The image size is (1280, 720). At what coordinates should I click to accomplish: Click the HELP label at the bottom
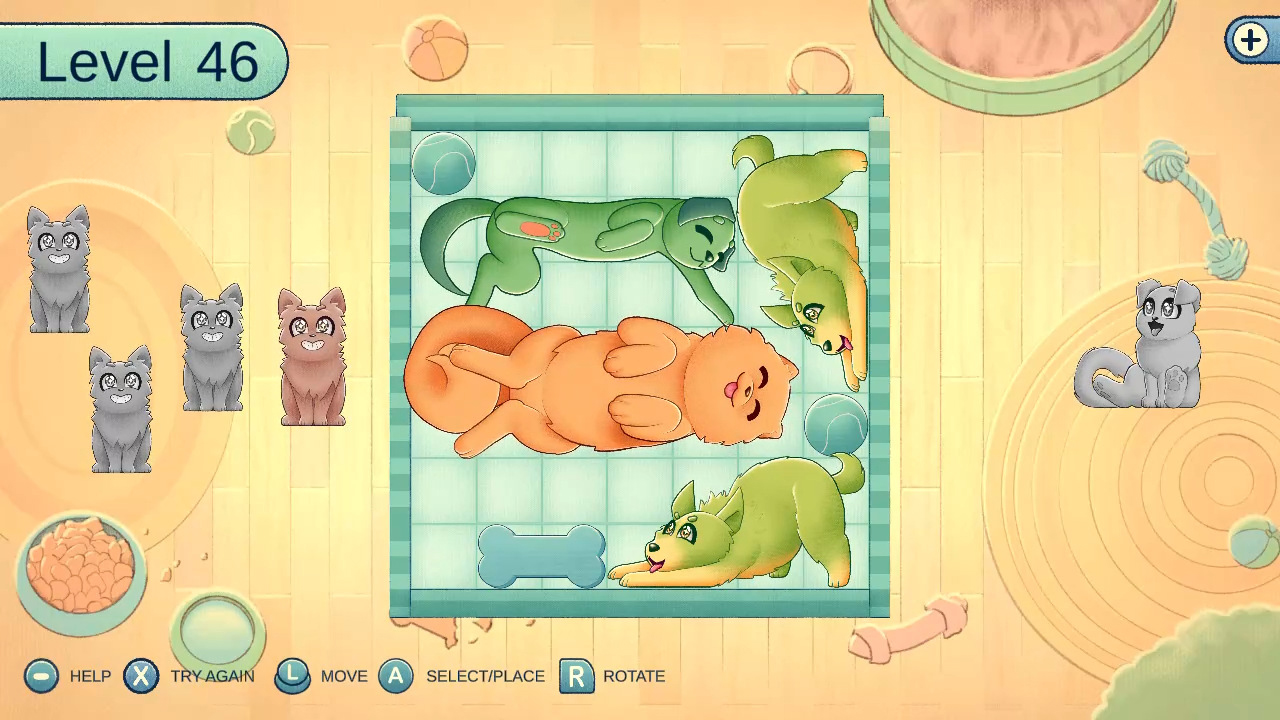(x=90, y=676)
